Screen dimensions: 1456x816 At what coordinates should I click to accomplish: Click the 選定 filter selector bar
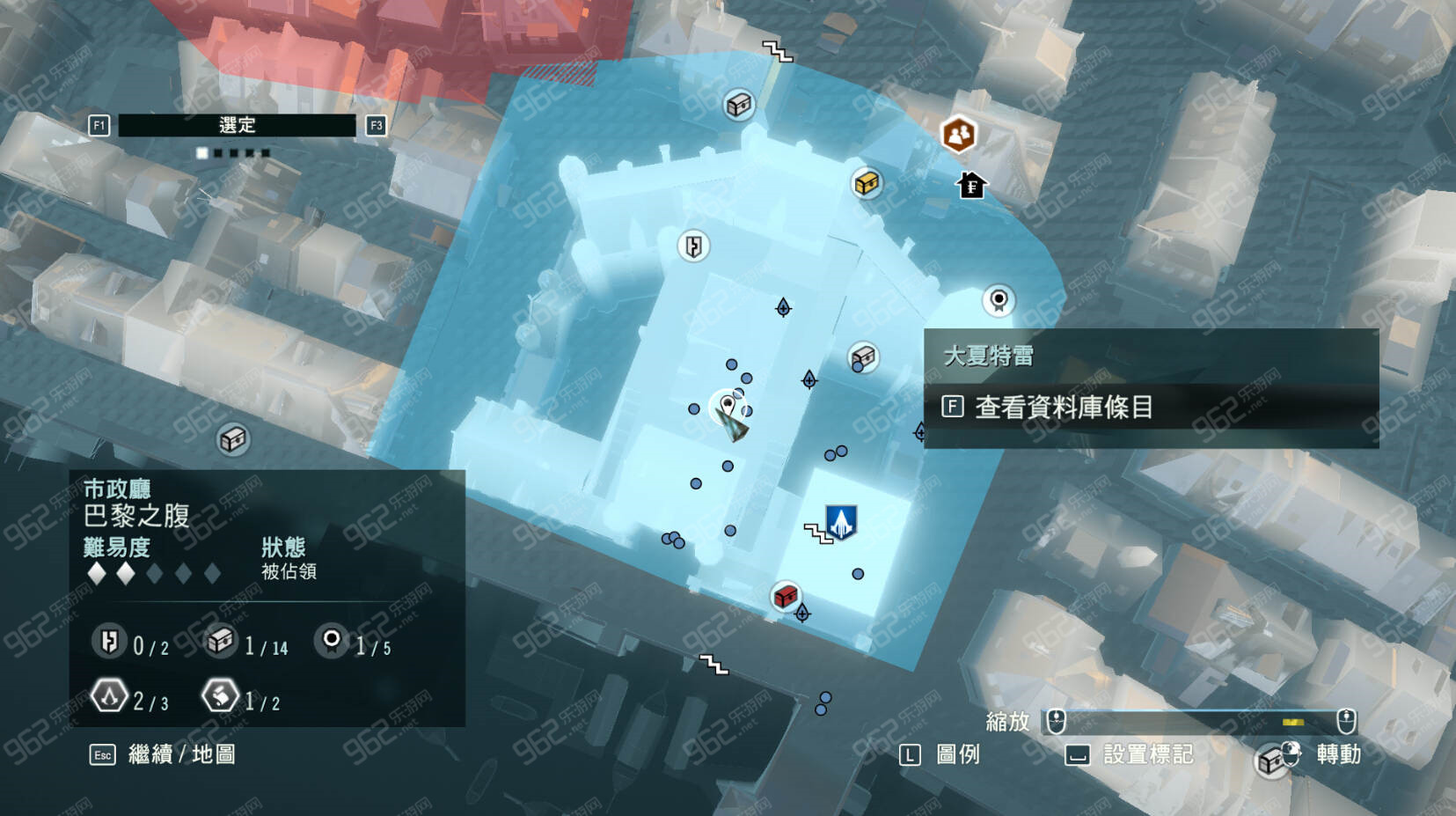237,126
